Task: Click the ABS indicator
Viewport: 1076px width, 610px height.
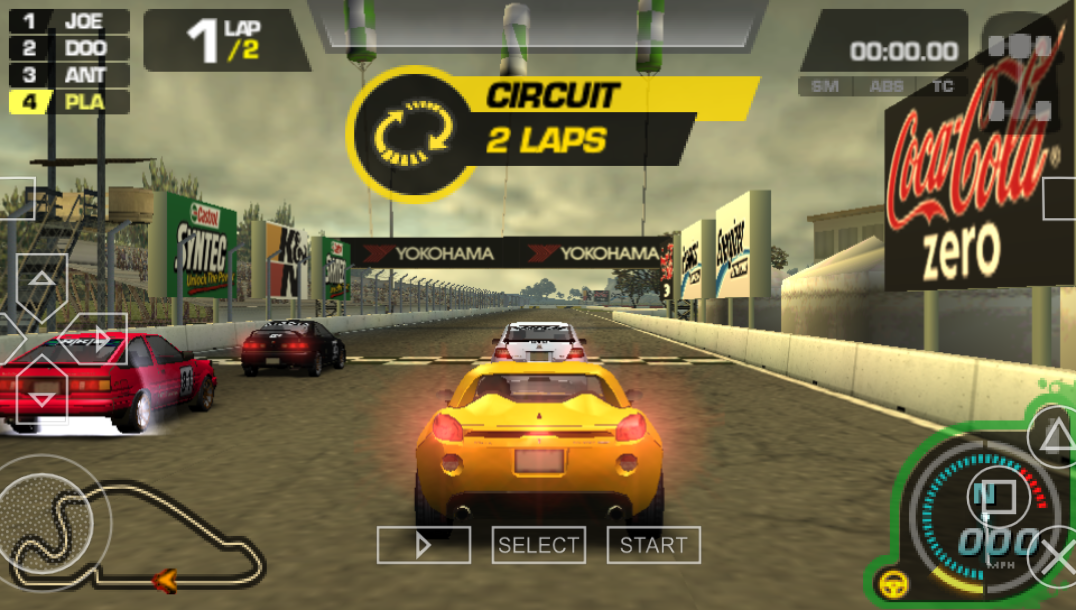Action: tap(886, 87)
